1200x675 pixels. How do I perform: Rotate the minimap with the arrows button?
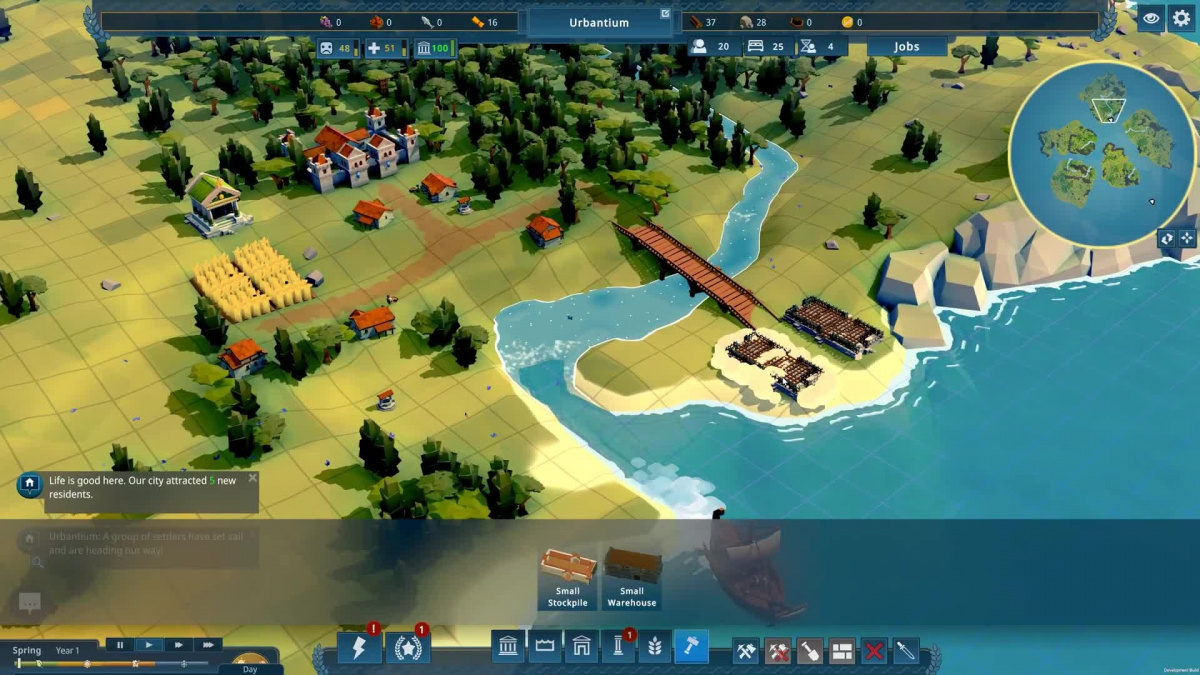coord(1167,238)
